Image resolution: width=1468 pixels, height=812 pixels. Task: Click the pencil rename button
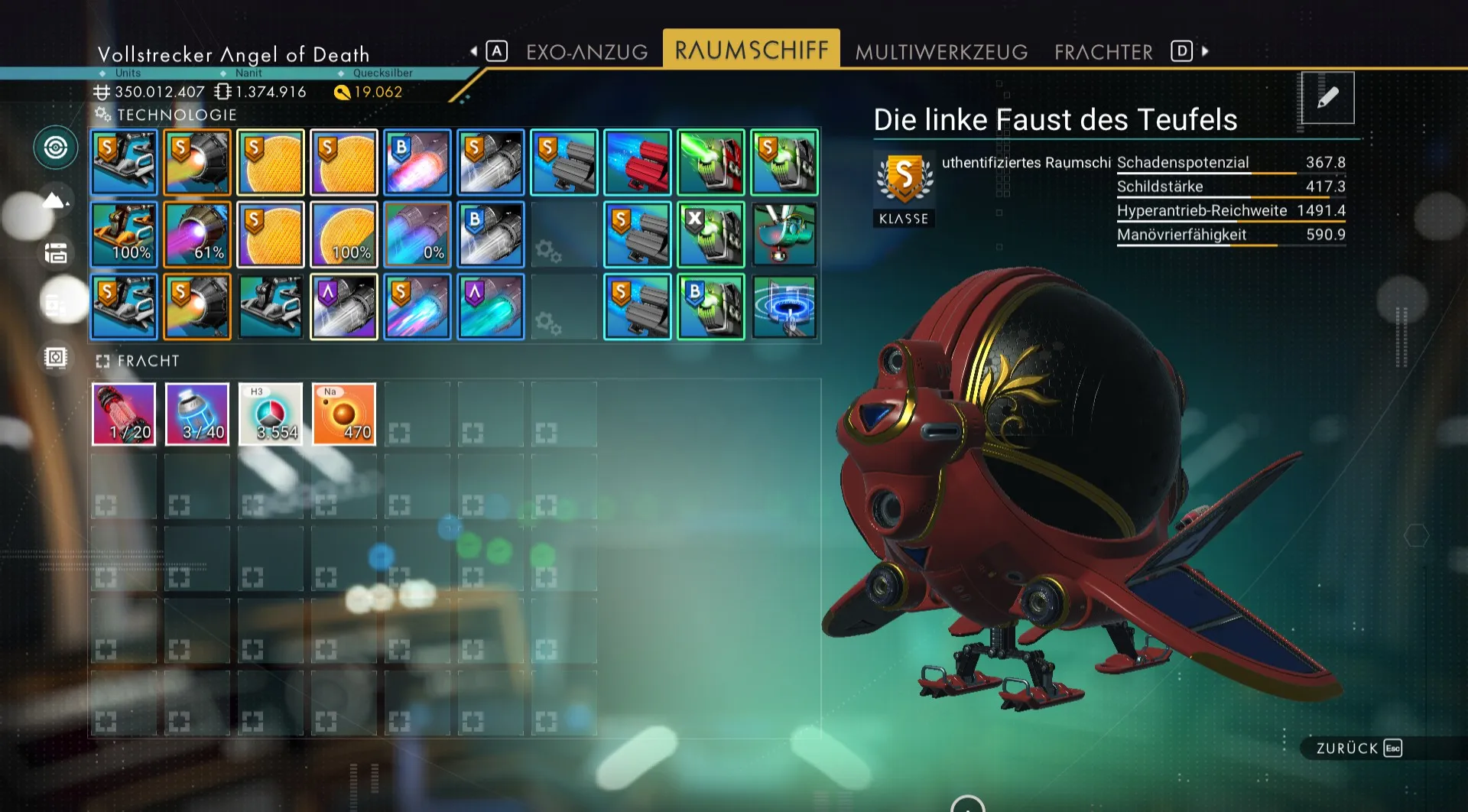pos(1327,98)
